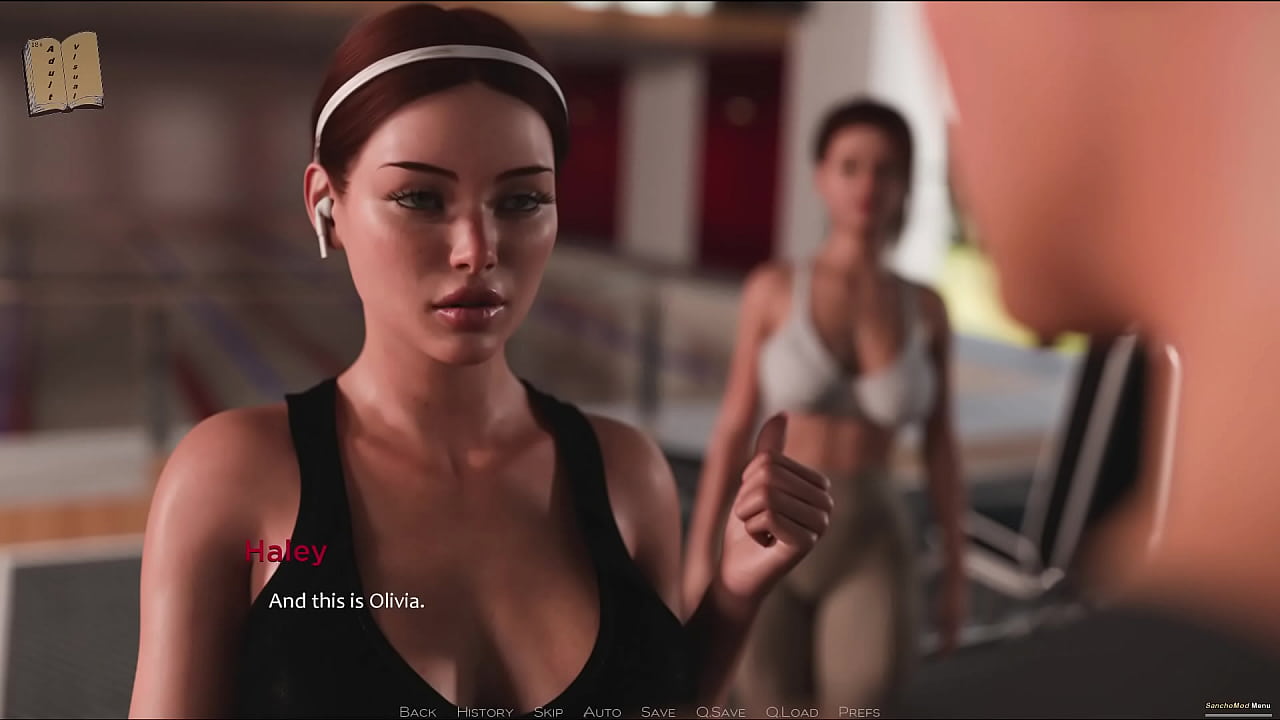Screen dimensions: 1280x720
Task: Open the Prefs settings
Action: [x=859, y=712]
